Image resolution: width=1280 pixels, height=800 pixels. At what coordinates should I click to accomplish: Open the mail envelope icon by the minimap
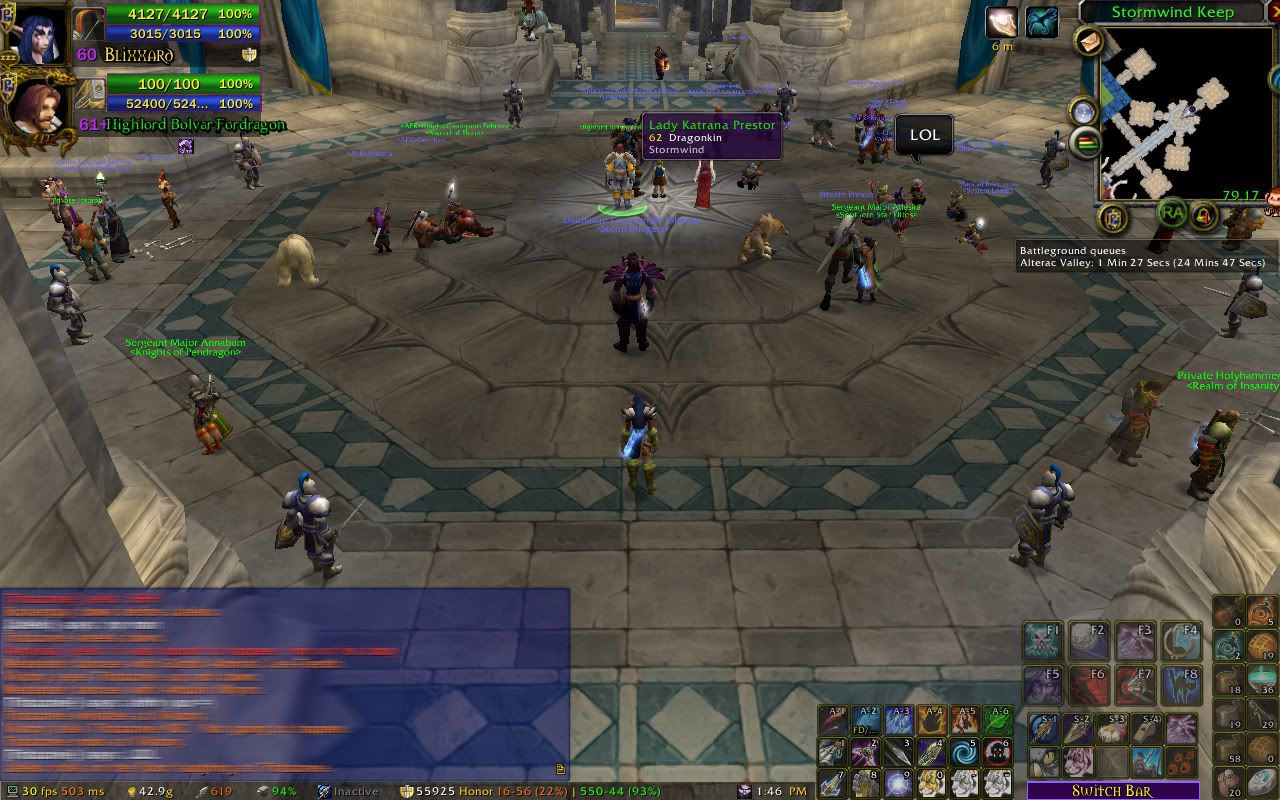pyautogui.click(x=1089, y=41)
